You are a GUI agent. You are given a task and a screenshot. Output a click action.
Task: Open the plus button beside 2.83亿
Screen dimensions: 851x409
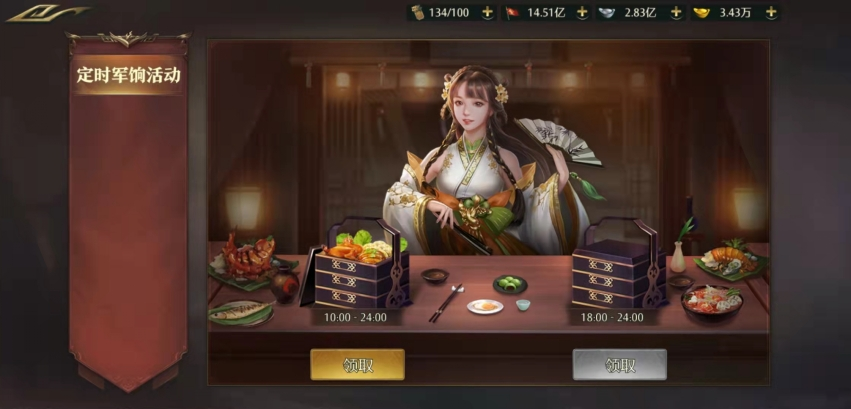[x=676, y=12]
